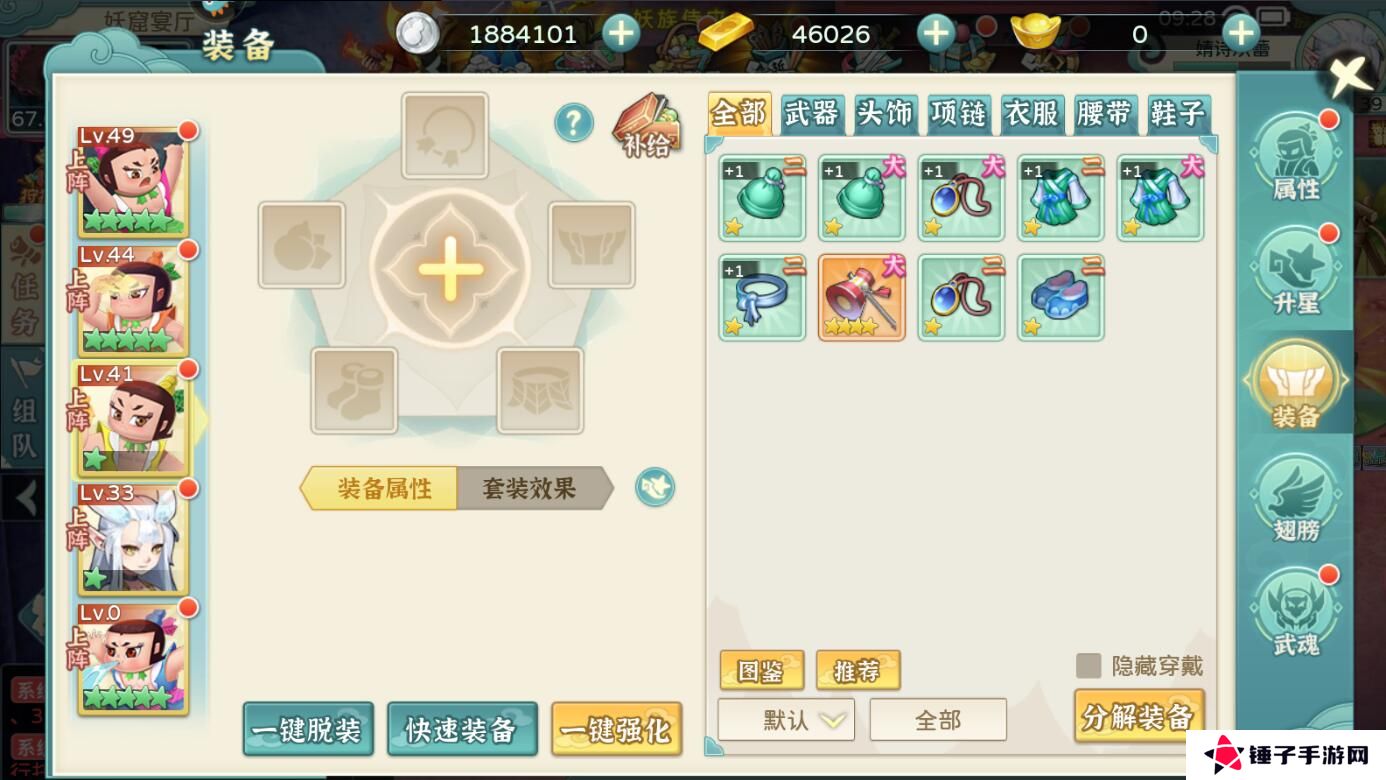The image size is (1386, 780).
Task: Open the 鞋子 shoes tab
Action: [1181, 114]
